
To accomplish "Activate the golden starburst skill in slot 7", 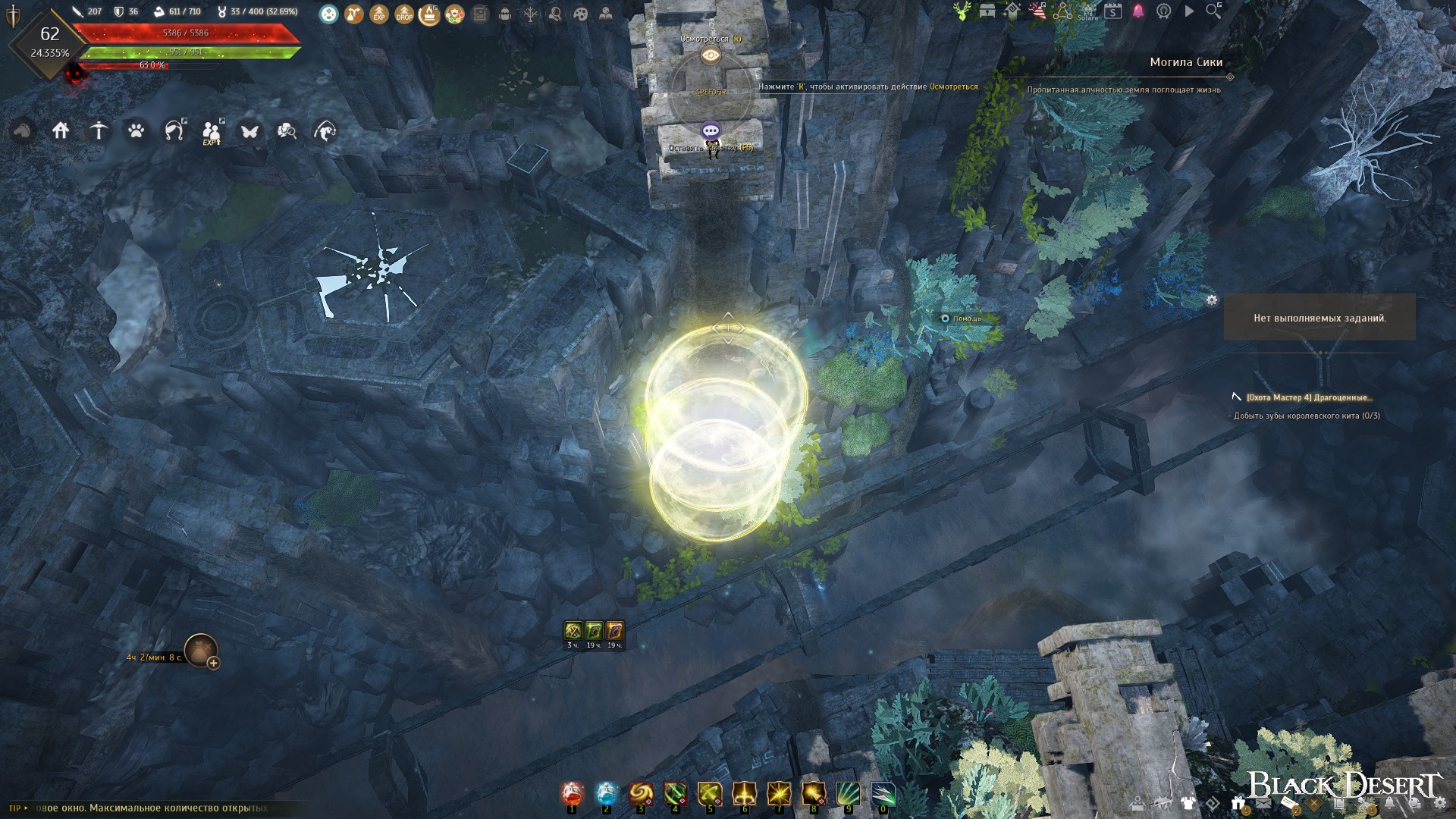I will [x=779, y=794].
